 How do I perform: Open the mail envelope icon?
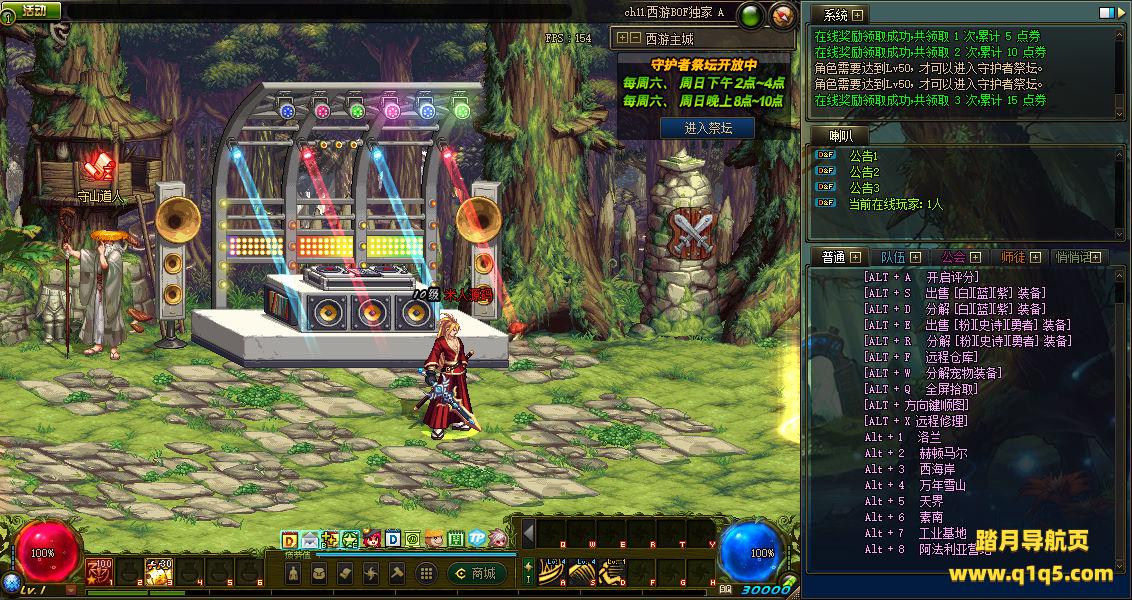tap(310, 540)
